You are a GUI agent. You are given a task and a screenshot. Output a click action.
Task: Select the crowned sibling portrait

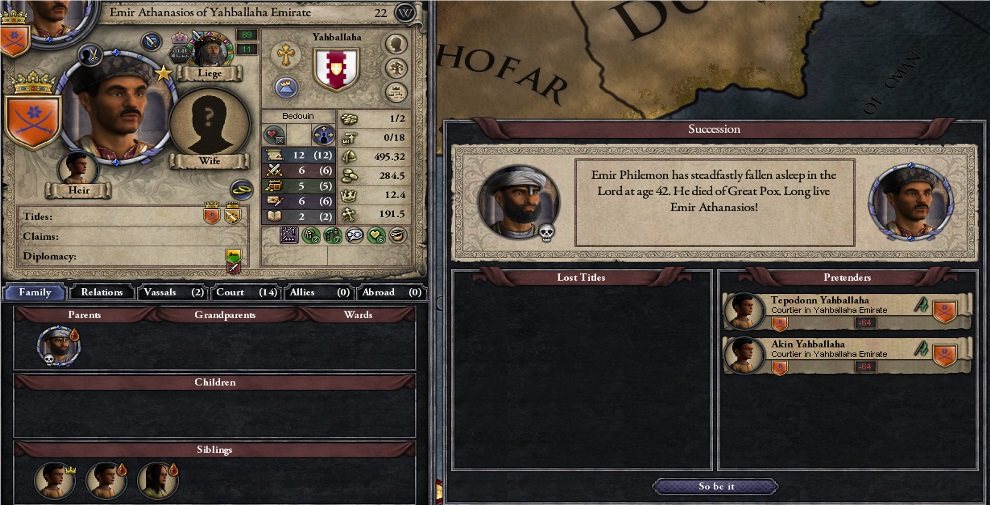(x=54, y=480)
